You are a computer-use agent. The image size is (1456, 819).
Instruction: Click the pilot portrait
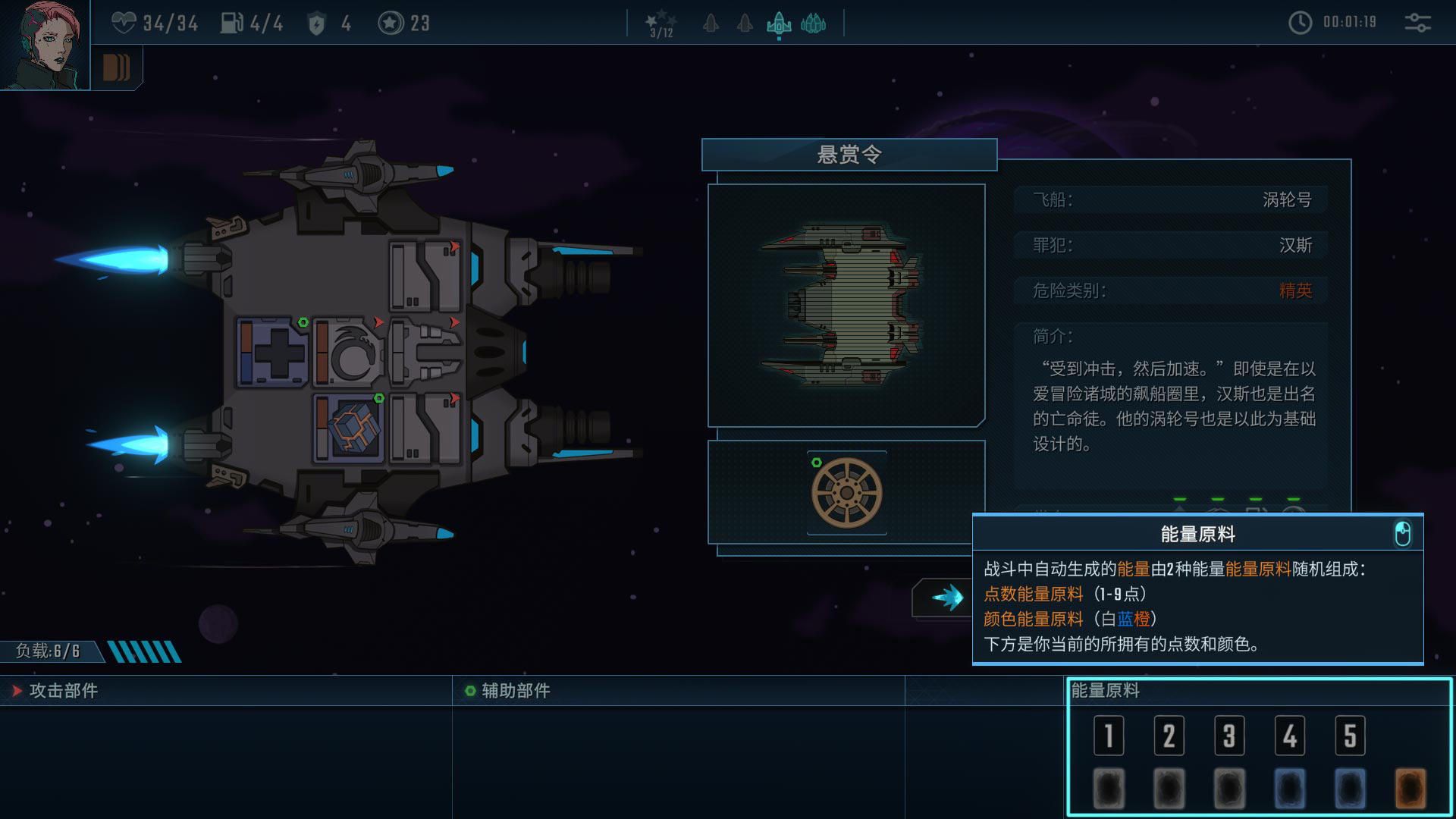tap(44, 44)
